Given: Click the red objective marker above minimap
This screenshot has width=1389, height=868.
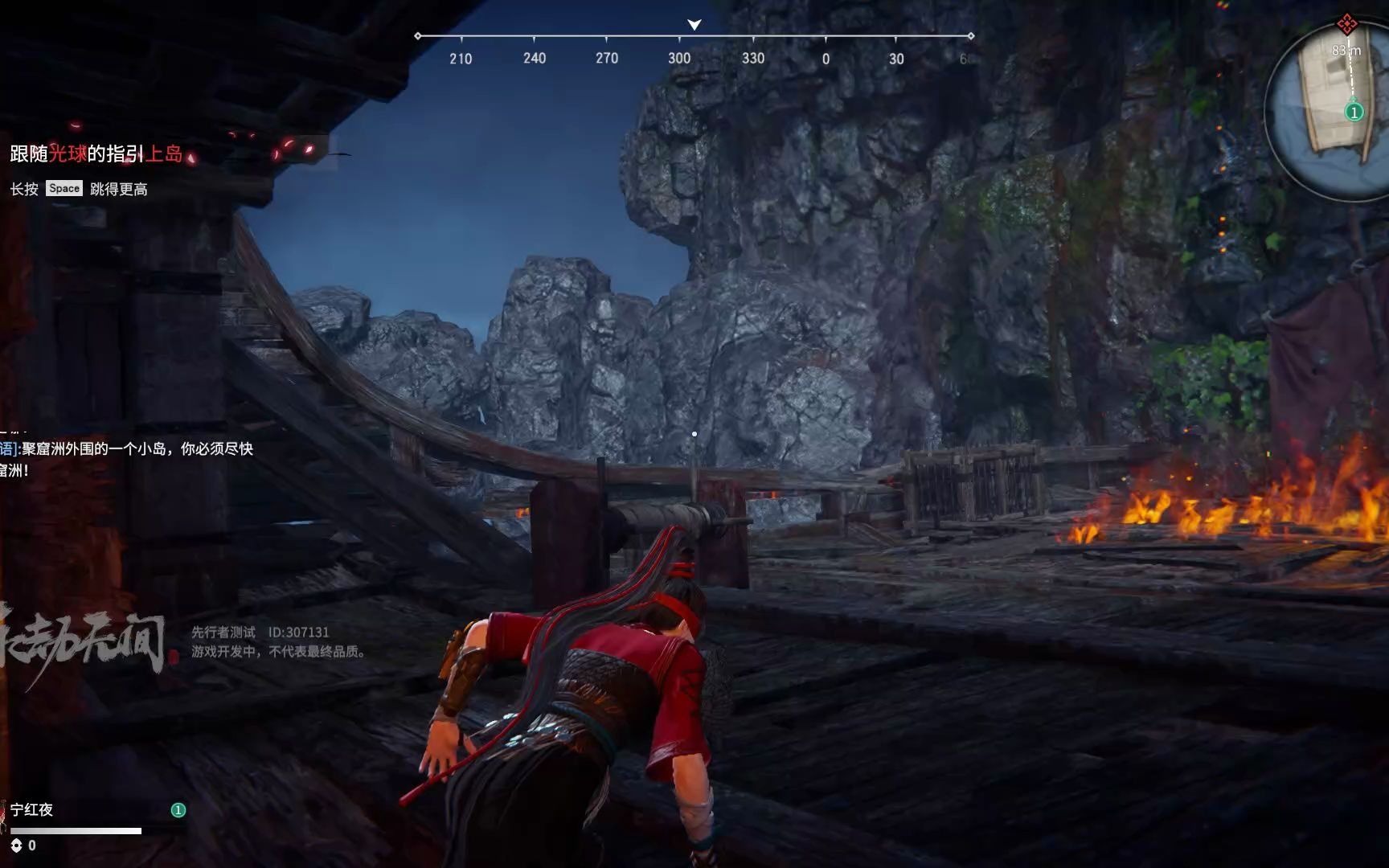Looking at the screenshot, I should (x=1346, y=24).
